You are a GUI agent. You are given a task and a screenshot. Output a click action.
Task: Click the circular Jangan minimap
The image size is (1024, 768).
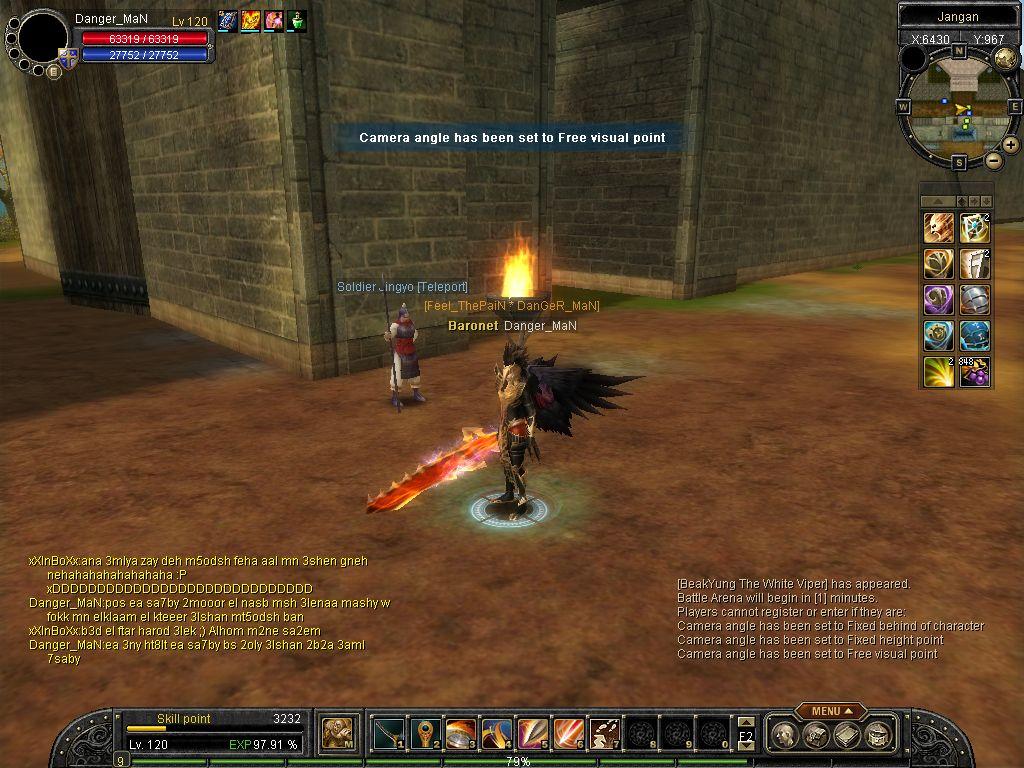pyautogui.click(x=959, y=108)
